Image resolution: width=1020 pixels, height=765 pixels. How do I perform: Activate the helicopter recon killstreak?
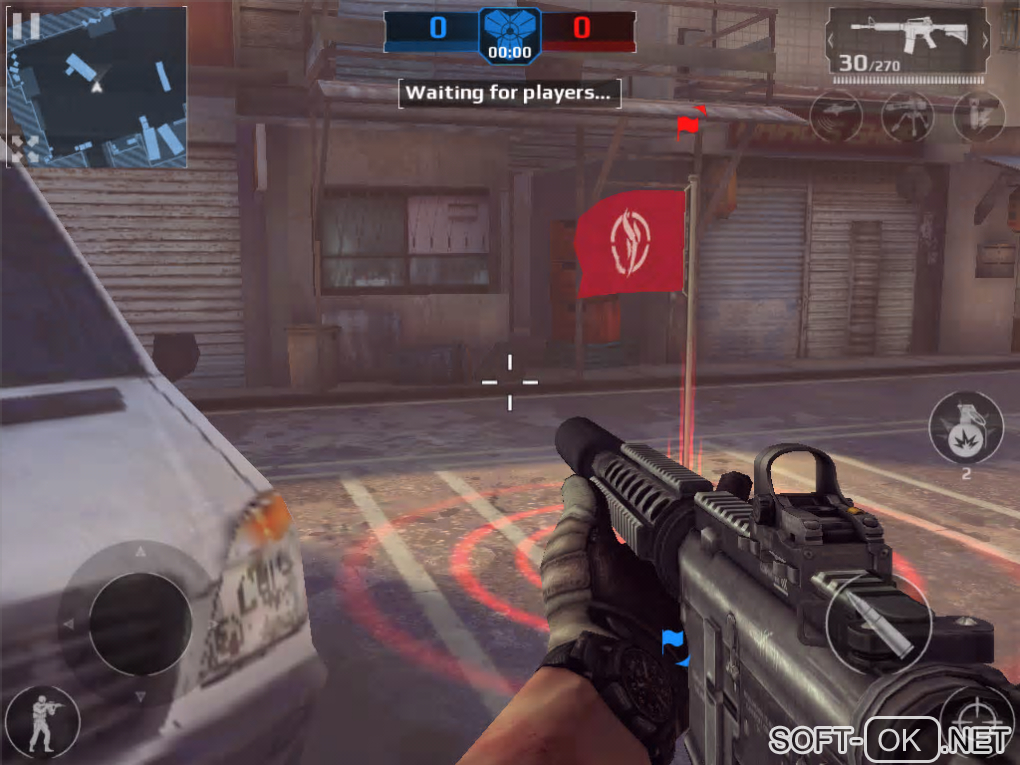click(x=836, y=117)
